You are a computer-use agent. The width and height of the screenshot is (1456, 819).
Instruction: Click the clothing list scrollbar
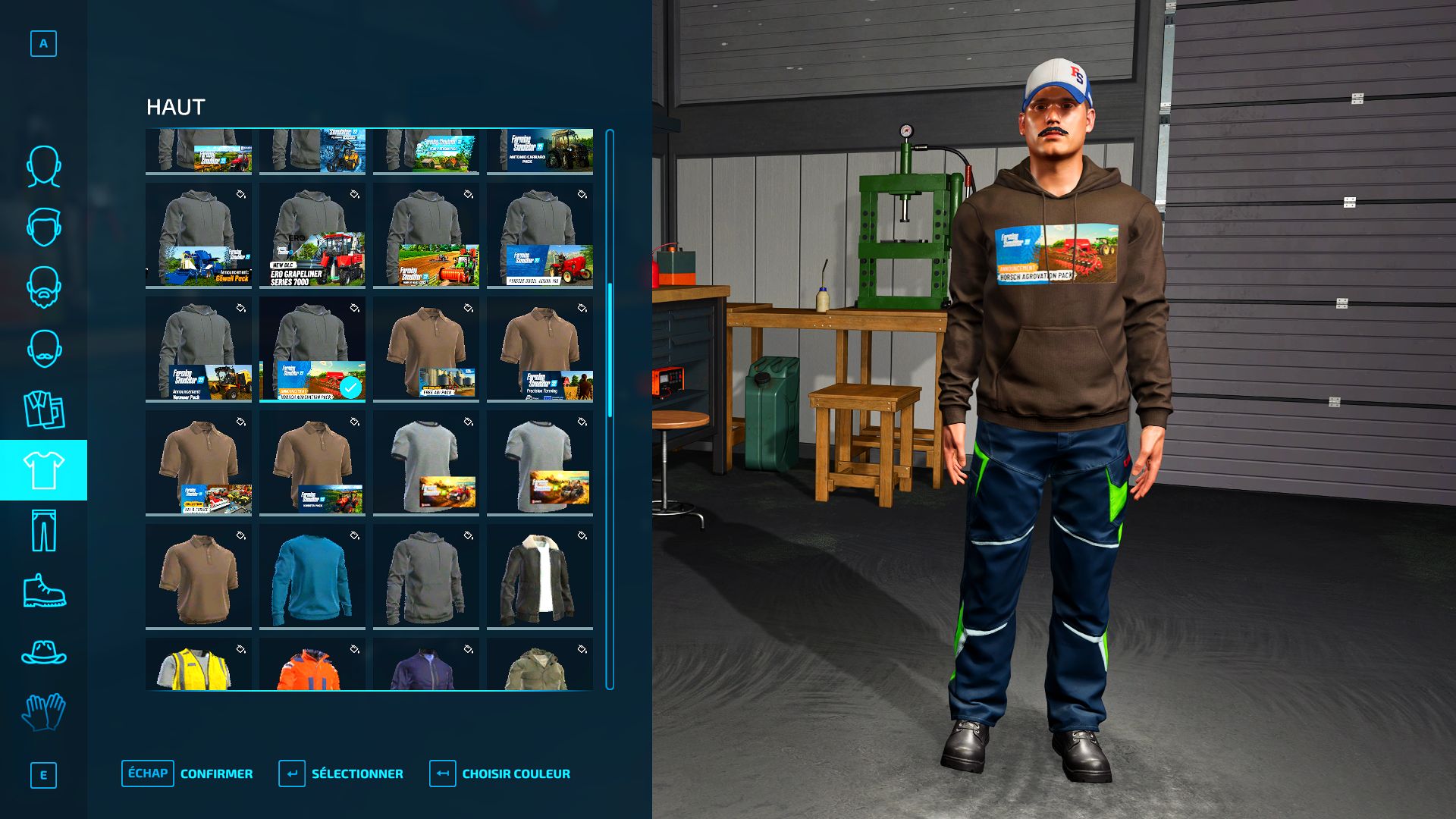pos(610,409)
